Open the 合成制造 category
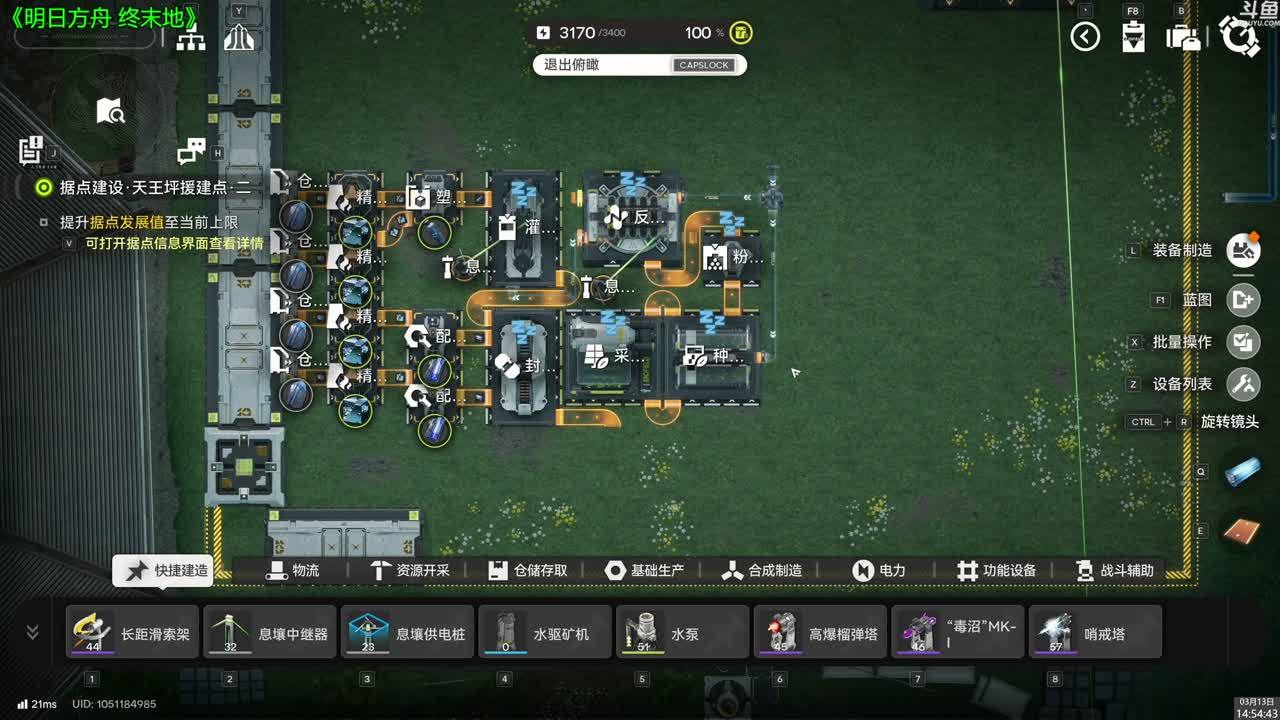1280x720 pixels. click(x=762, y=570)
